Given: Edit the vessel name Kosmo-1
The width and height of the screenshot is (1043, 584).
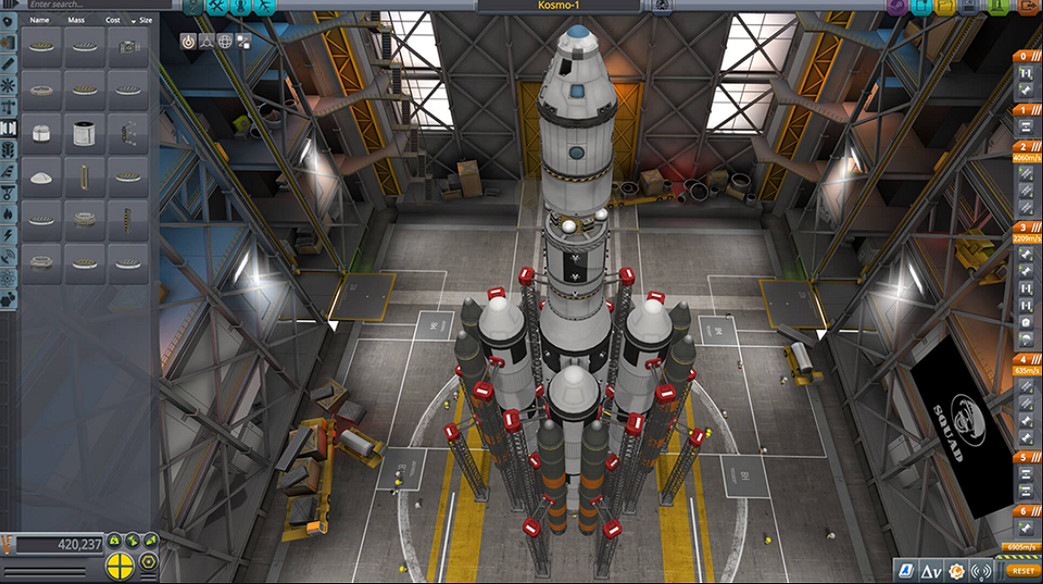Looking at the screenshot, I should pos(559,6).
